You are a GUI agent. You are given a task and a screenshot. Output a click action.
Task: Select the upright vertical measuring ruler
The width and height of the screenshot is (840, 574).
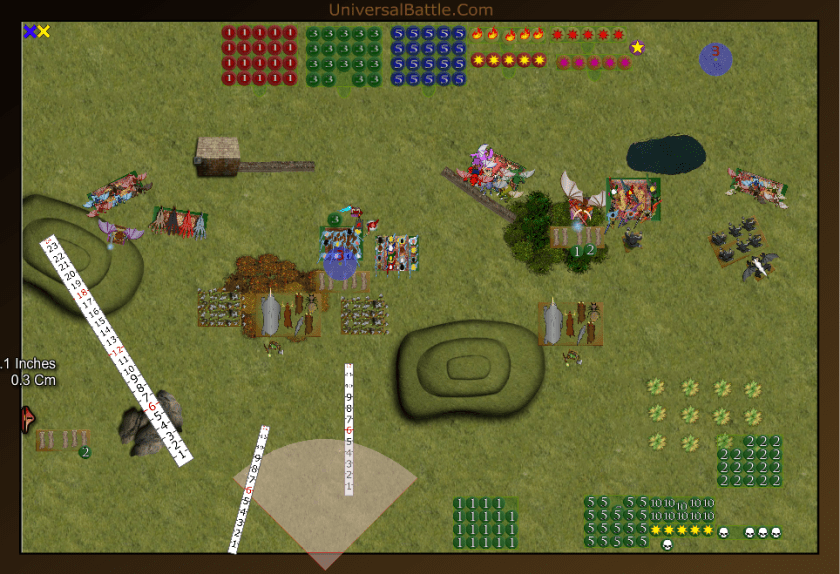coord(349,430)
